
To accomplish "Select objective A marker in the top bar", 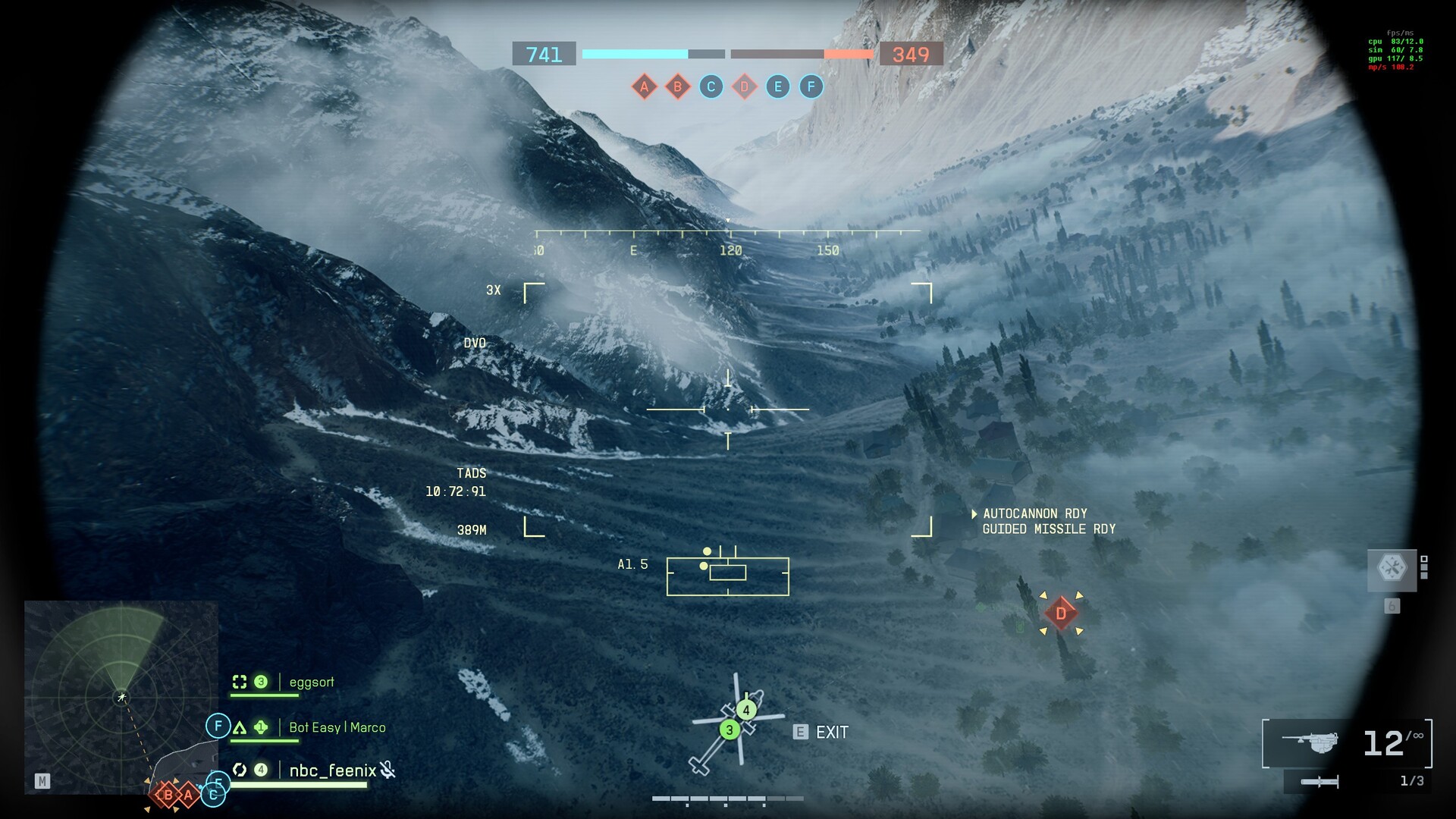I will 644,86.
